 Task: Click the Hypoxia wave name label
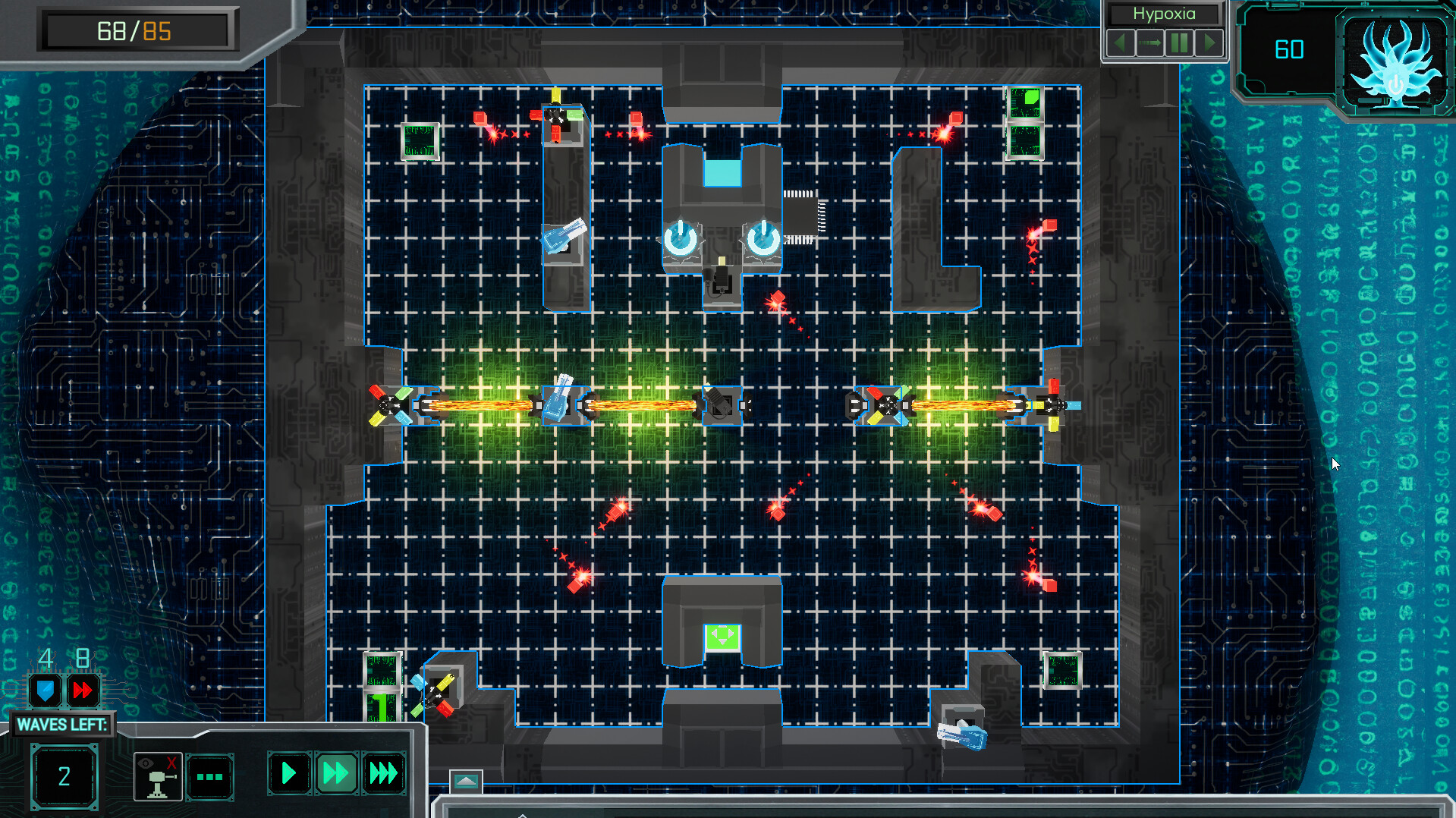pos(1164,14)
